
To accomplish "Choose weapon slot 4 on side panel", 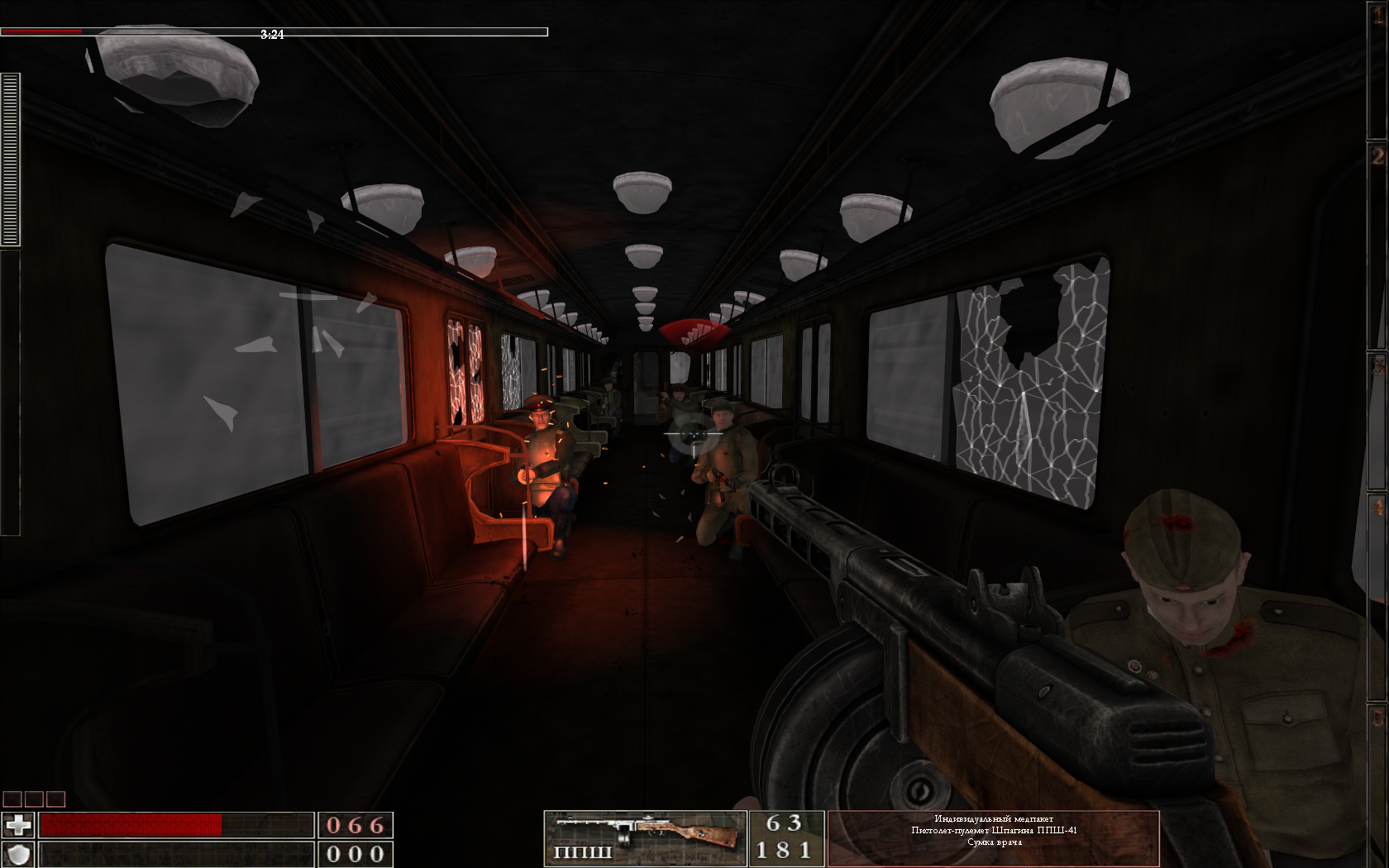I will tap(1377, 506).
